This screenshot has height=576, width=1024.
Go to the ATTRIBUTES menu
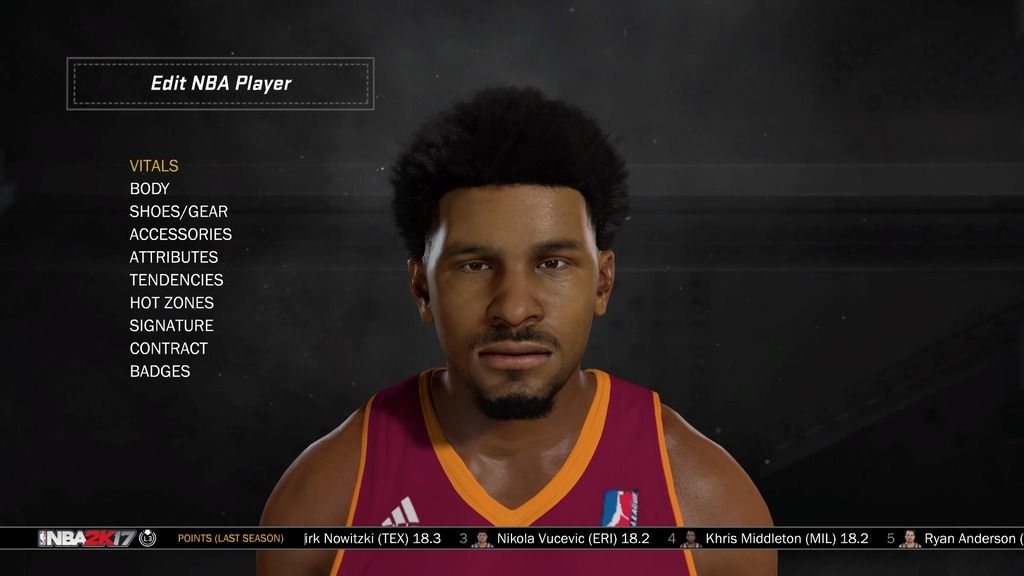[173, 257]
